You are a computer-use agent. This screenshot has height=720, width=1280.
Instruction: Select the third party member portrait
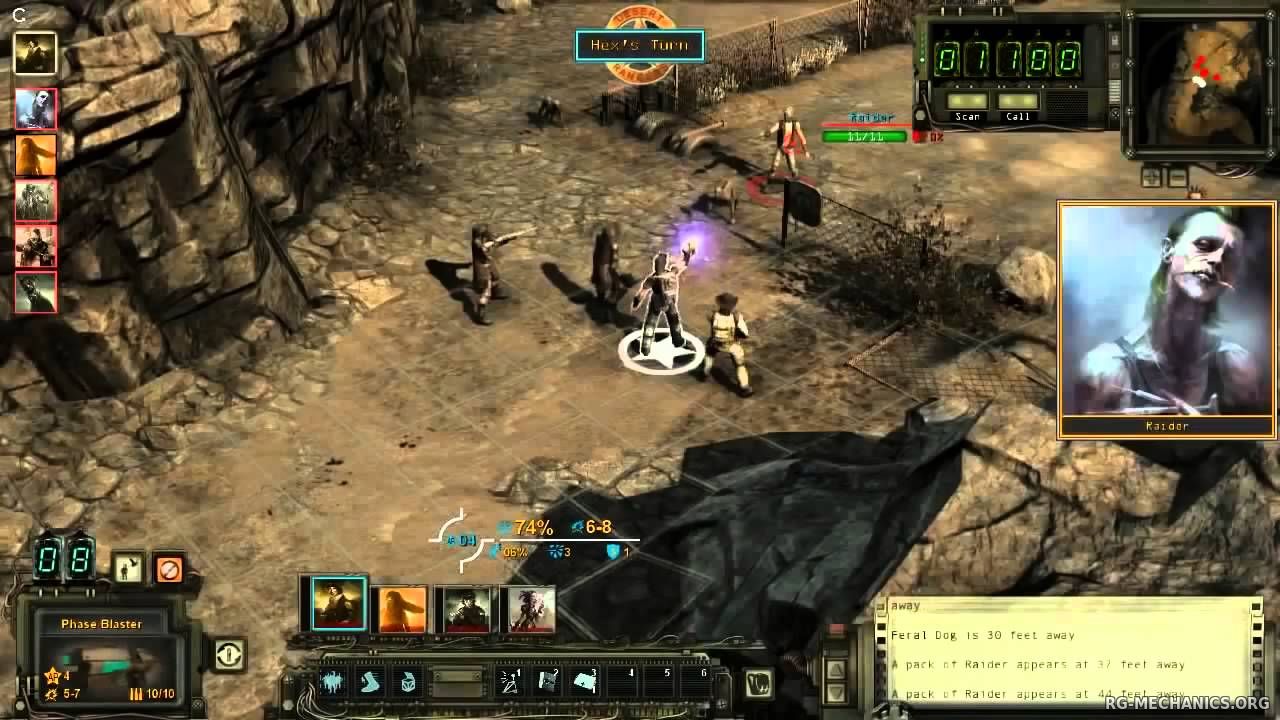pyautogui.click(x=466, y=608)
